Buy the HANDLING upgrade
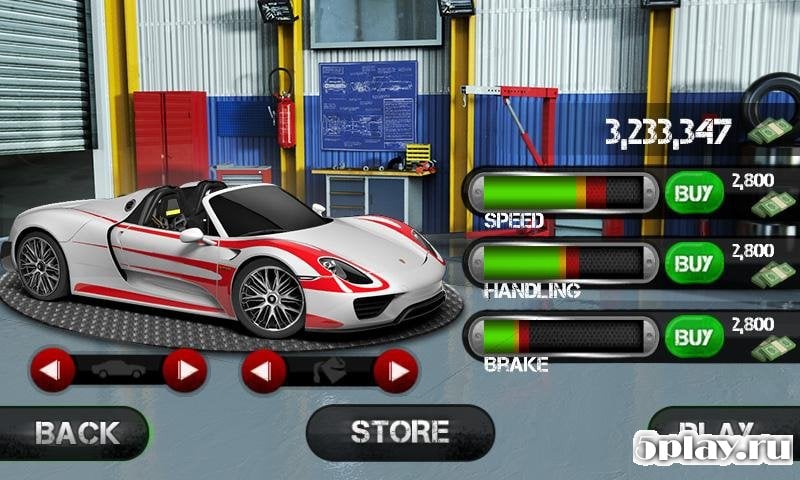 pyautogui.click(x=693, y=264)
